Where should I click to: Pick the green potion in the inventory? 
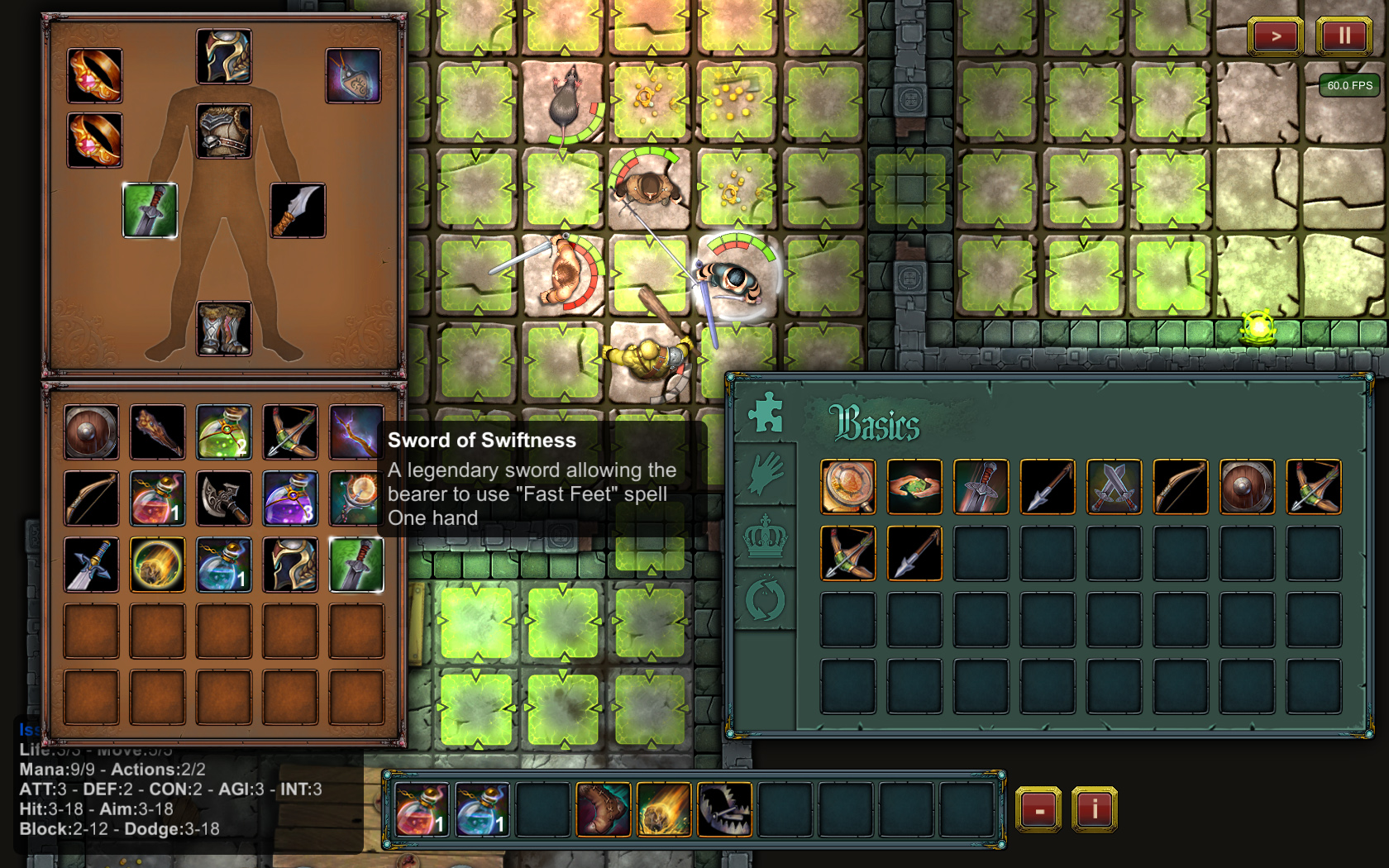(224, 432)
